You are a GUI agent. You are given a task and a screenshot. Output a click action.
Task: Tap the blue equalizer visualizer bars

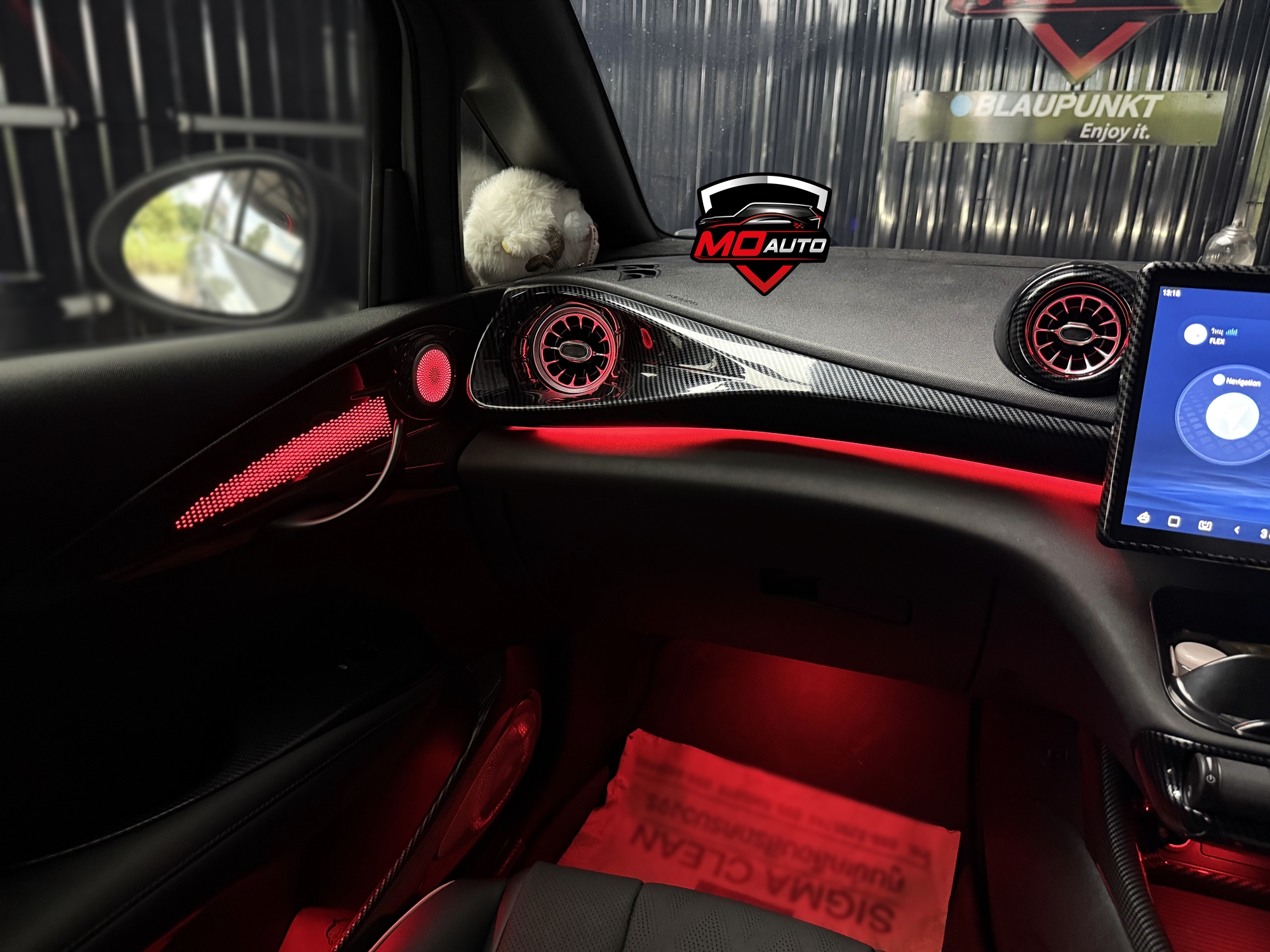(1231, 332)
